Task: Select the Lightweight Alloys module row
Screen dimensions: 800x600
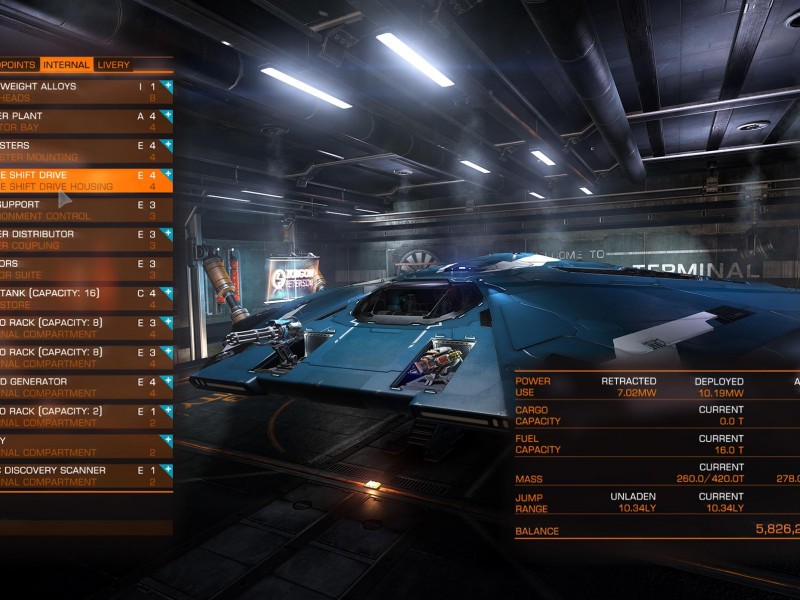Action: 80,92
